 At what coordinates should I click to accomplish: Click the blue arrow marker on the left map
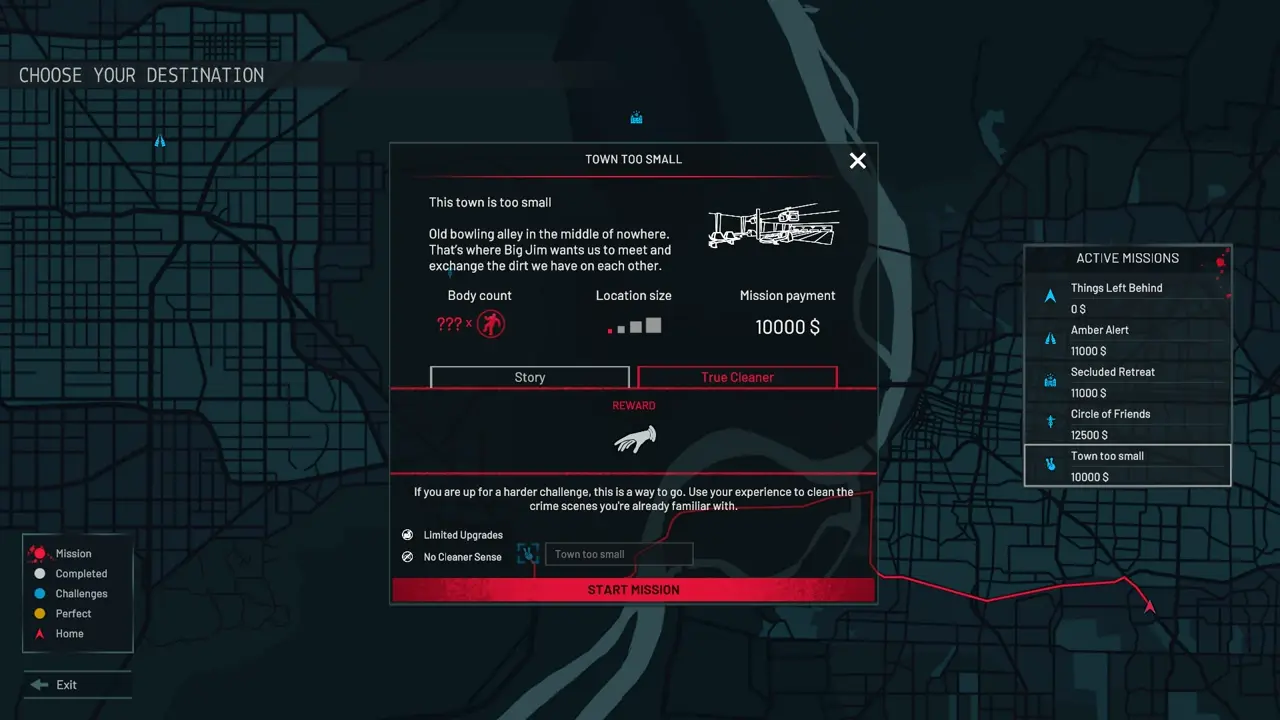(x=160, y=141)
